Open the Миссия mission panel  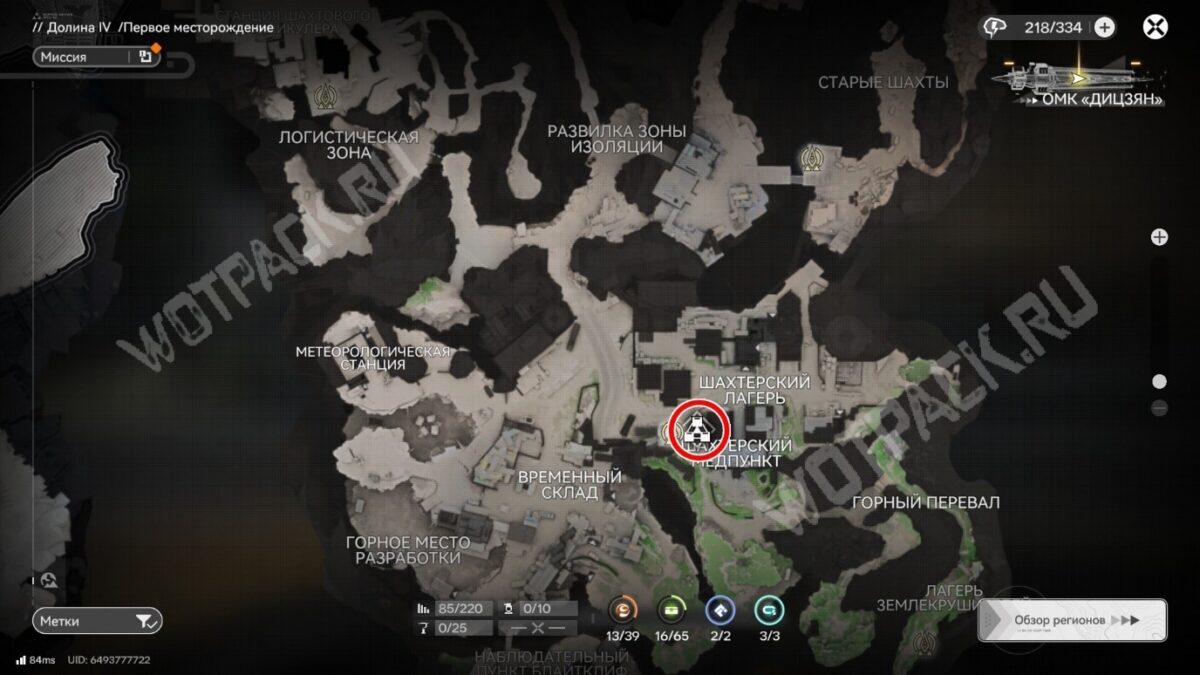tap(96, 57)
